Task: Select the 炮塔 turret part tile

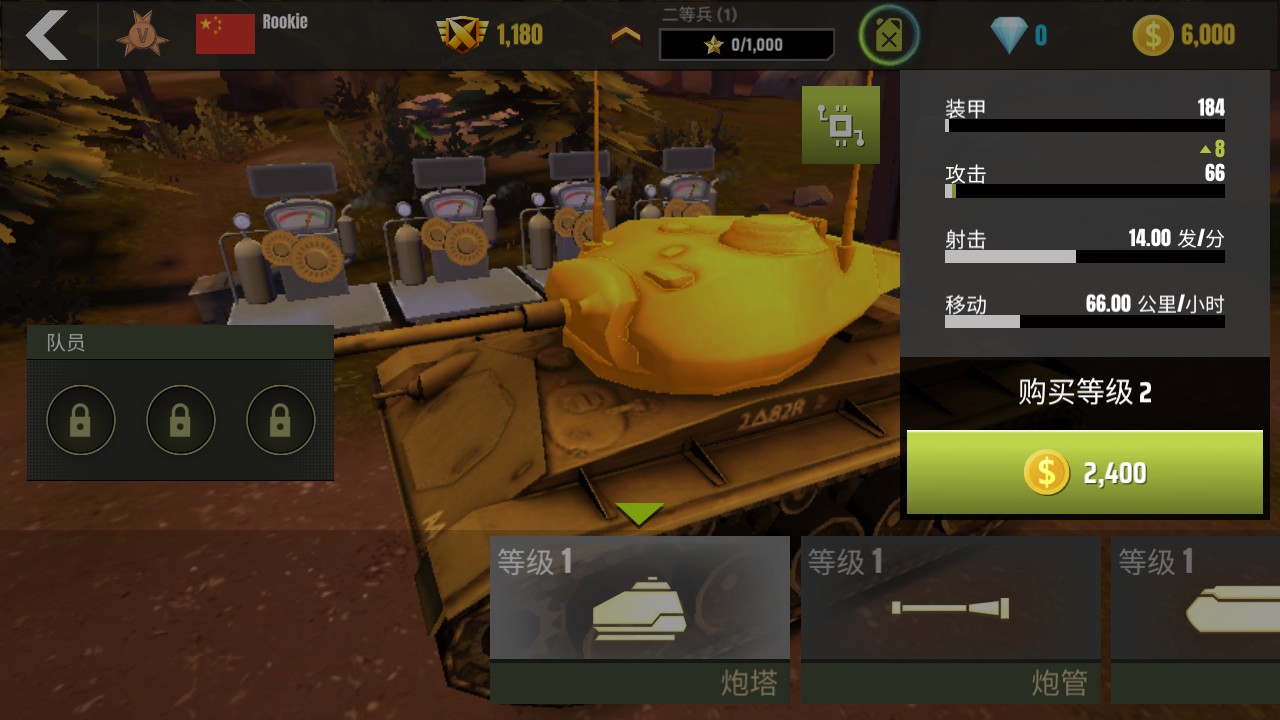Action: click(x=639, y=619)
